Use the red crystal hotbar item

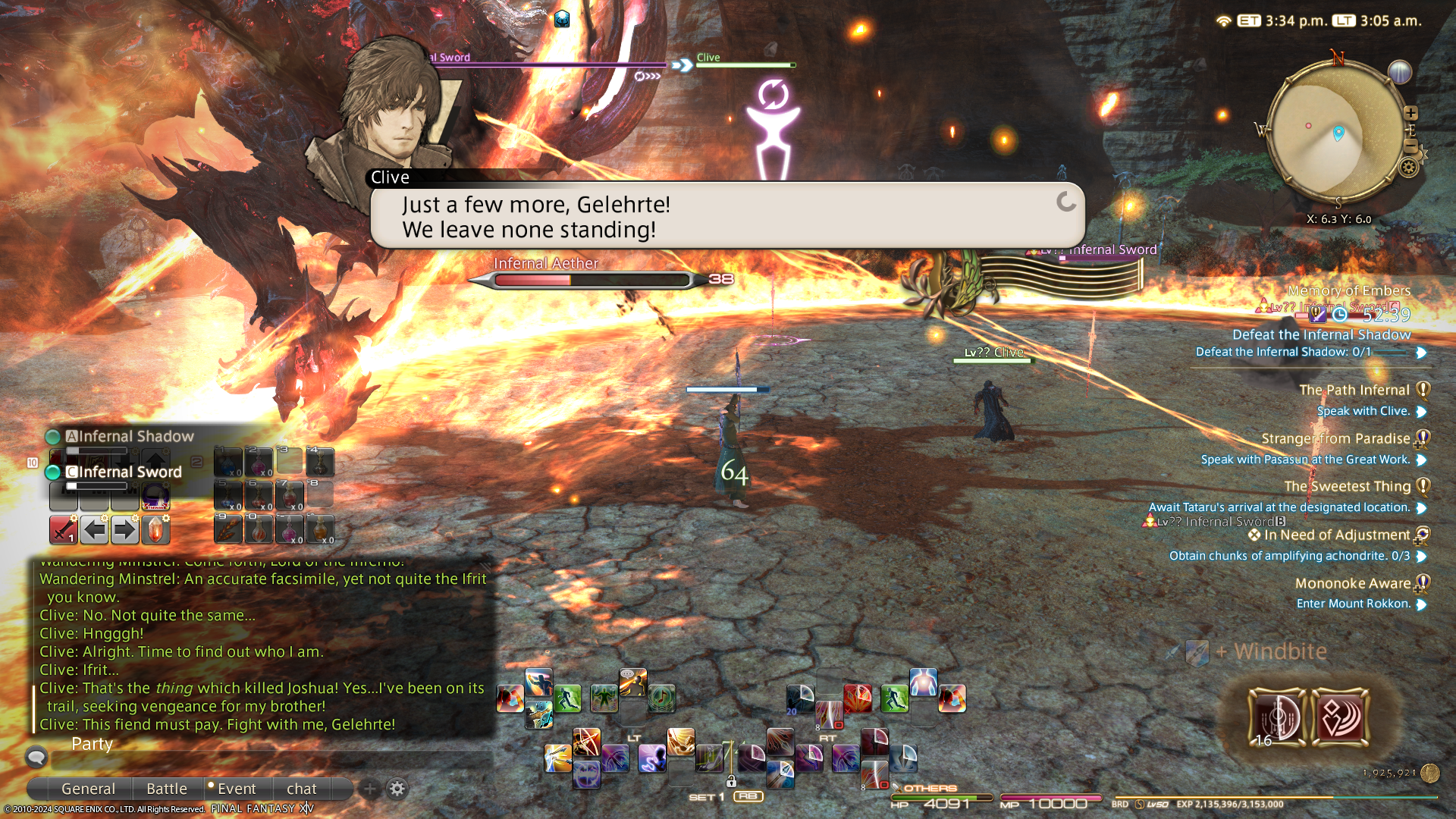click(155, 529)
